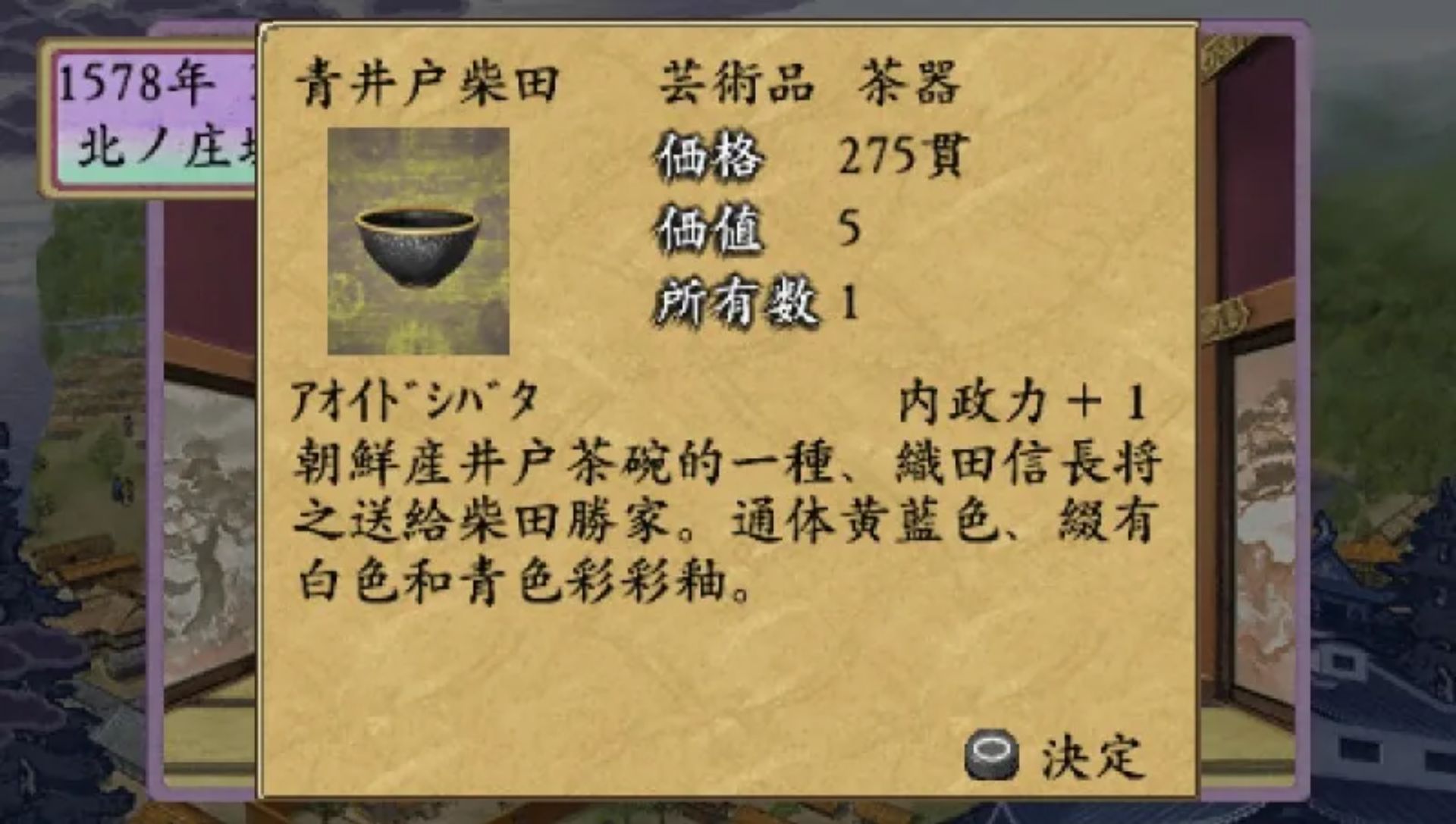
Task: Select the item description text area
Action: tap(720, 523)
